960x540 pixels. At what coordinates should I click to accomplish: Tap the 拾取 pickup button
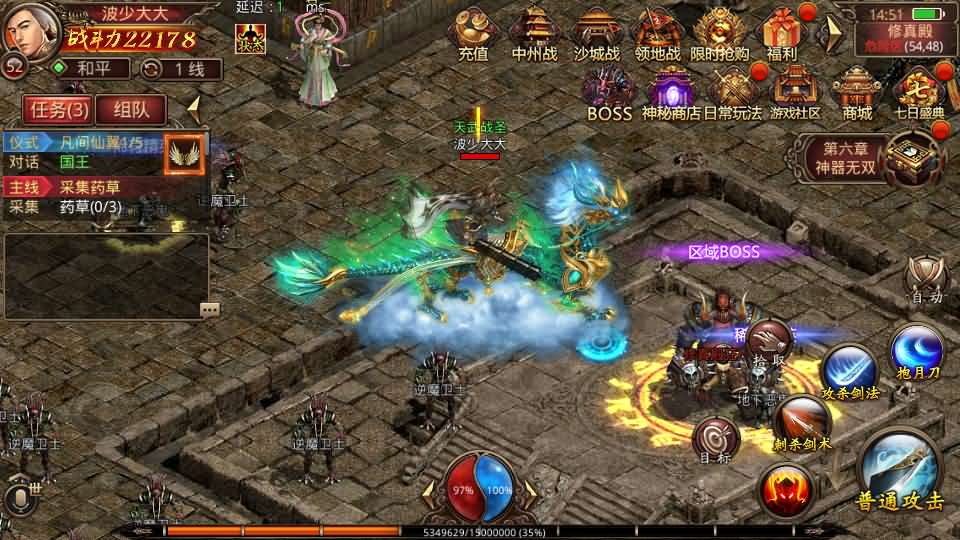(769, 341)
